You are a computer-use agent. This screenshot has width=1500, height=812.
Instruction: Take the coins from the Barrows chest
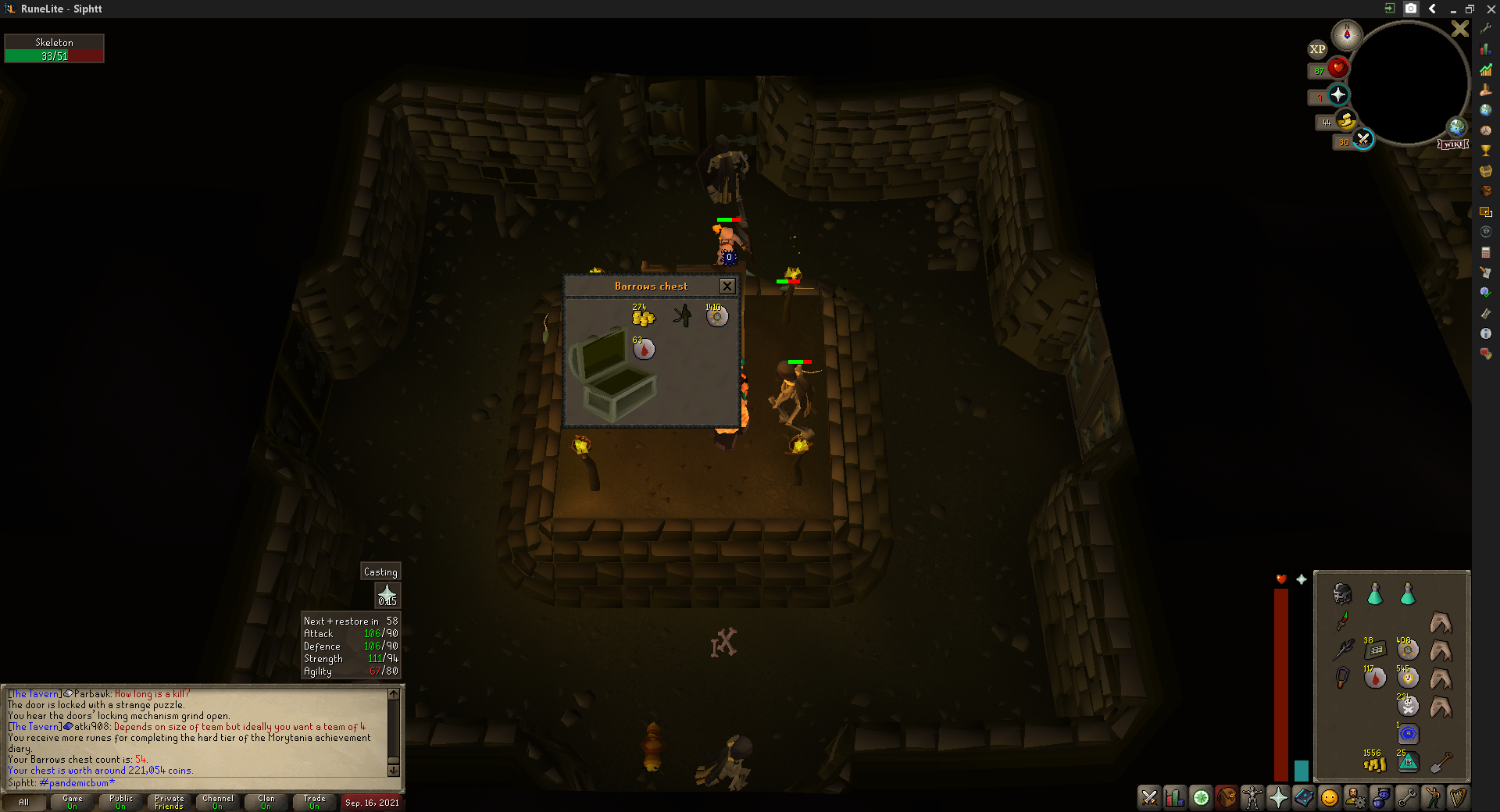pyautogui.click(x=643, y=316)
